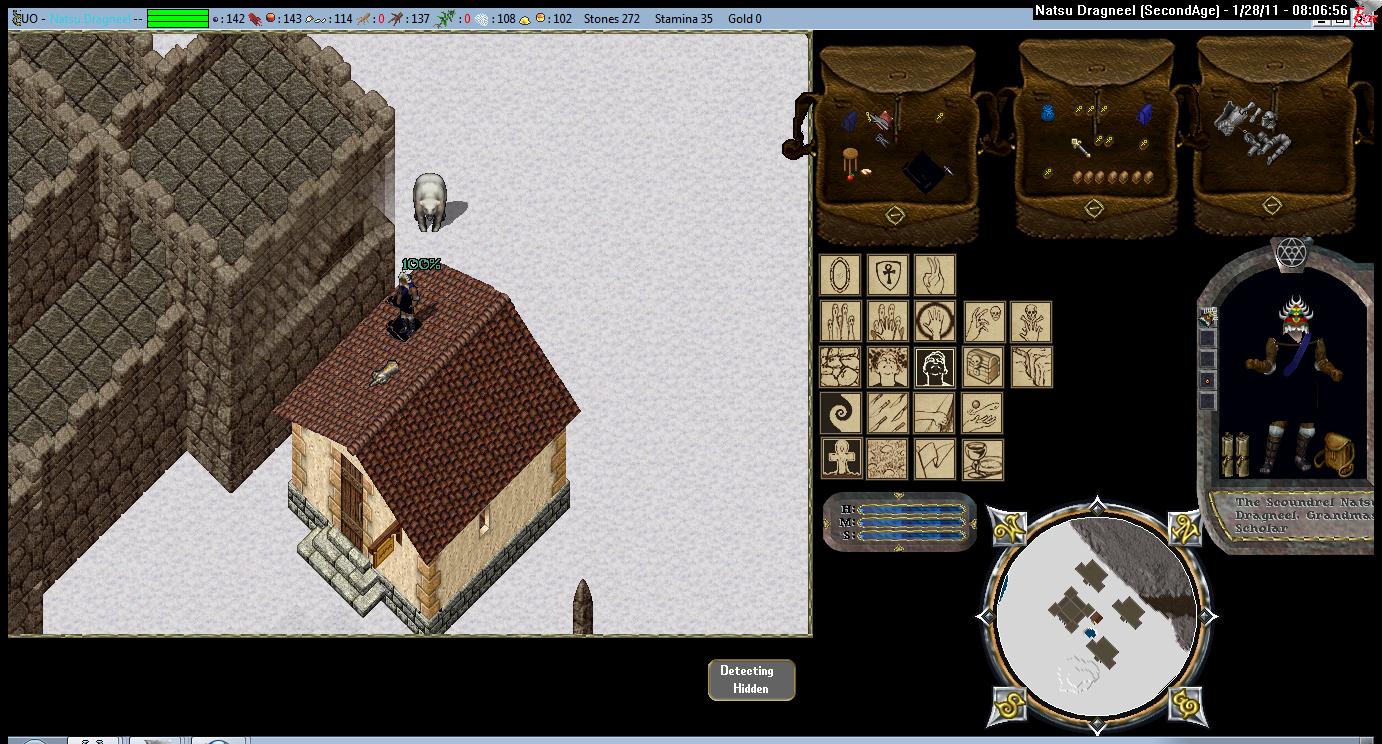Open the backpack on the paperdoll

pyautogui.click(x=1333, y=455)
